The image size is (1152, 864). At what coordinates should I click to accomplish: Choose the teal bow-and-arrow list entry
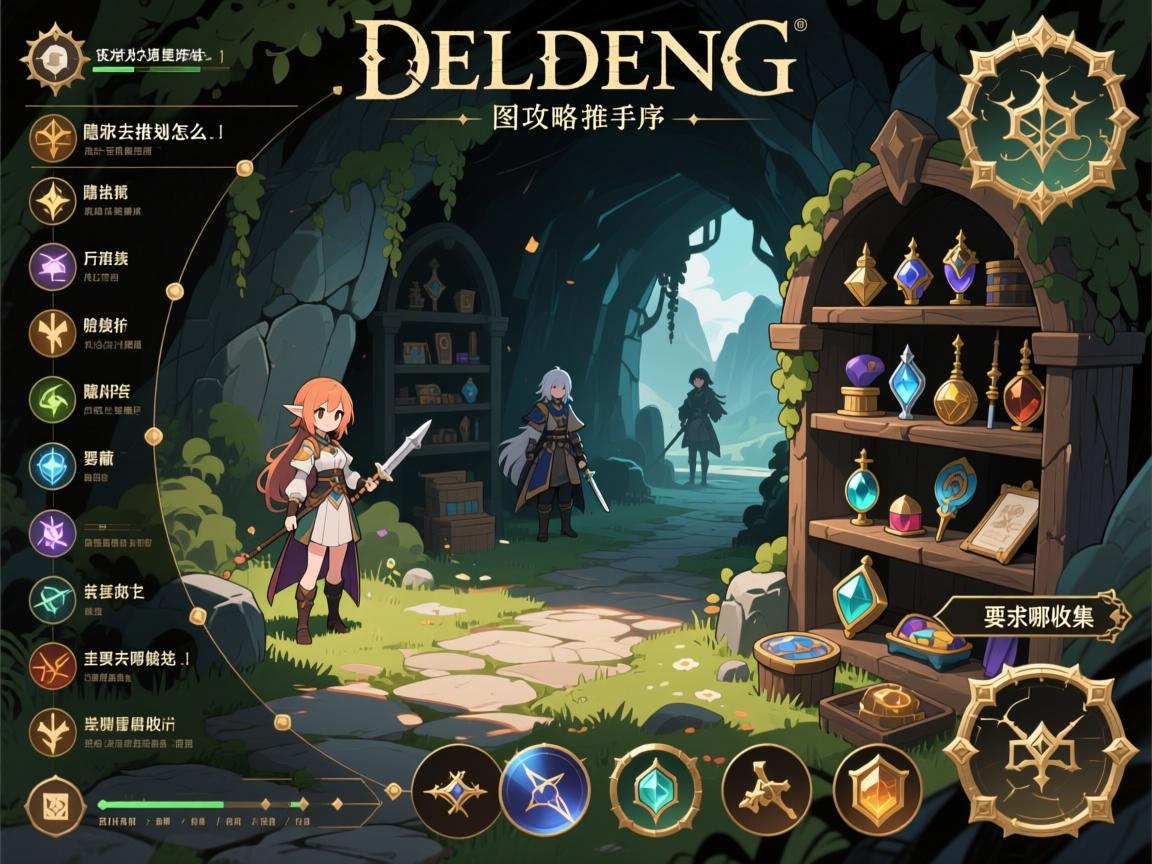tap(53, 597)
